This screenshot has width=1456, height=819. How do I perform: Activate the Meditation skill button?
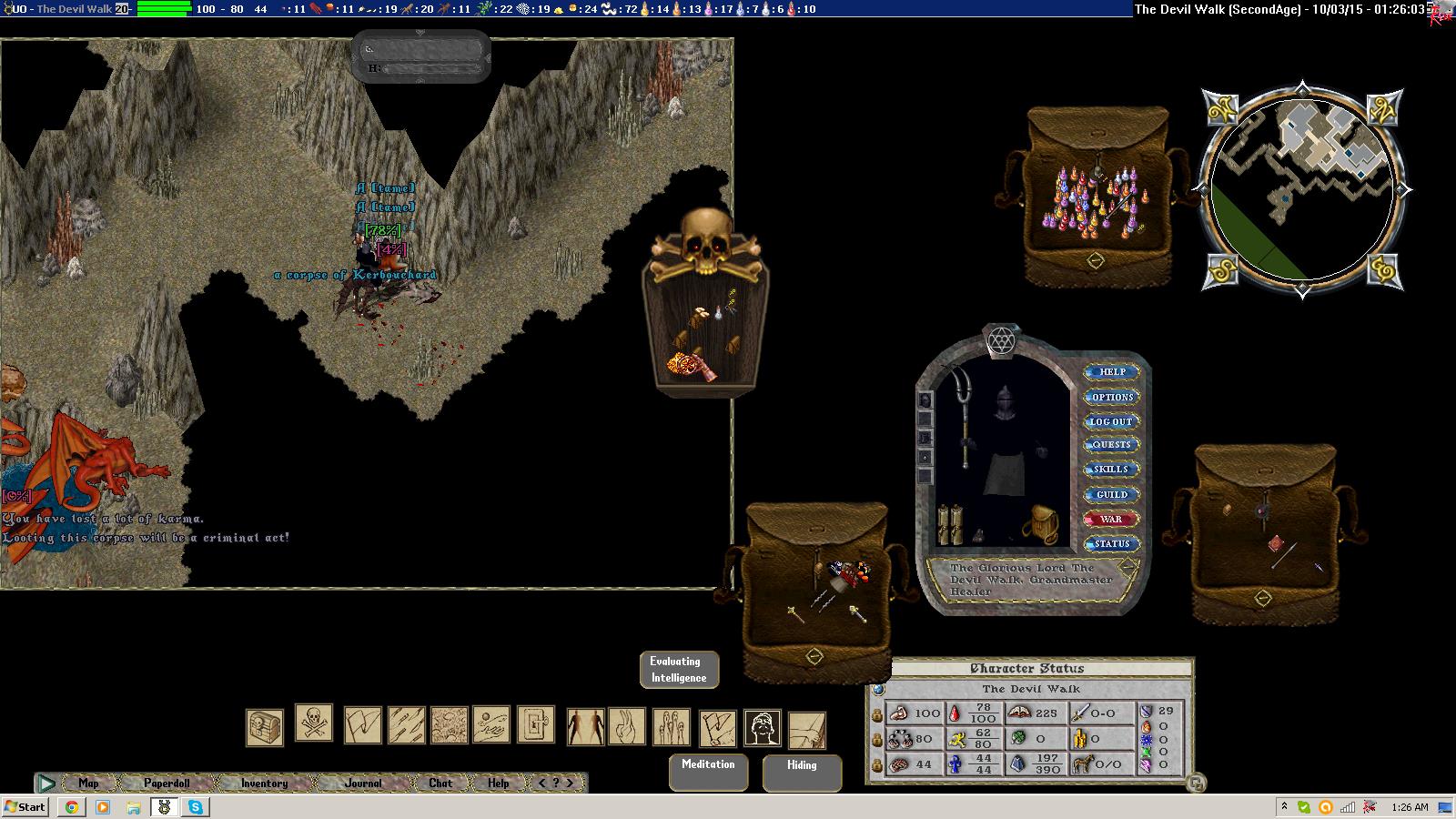click(708, 771)
